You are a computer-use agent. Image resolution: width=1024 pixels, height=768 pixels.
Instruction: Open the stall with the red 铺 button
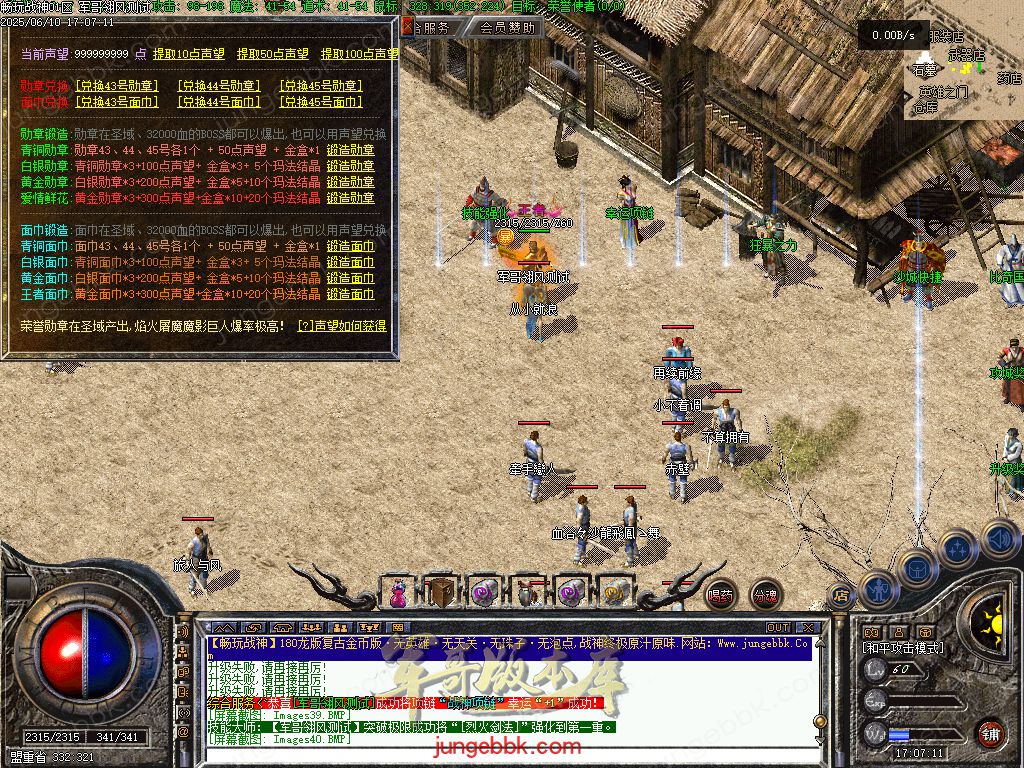(990, 733)
